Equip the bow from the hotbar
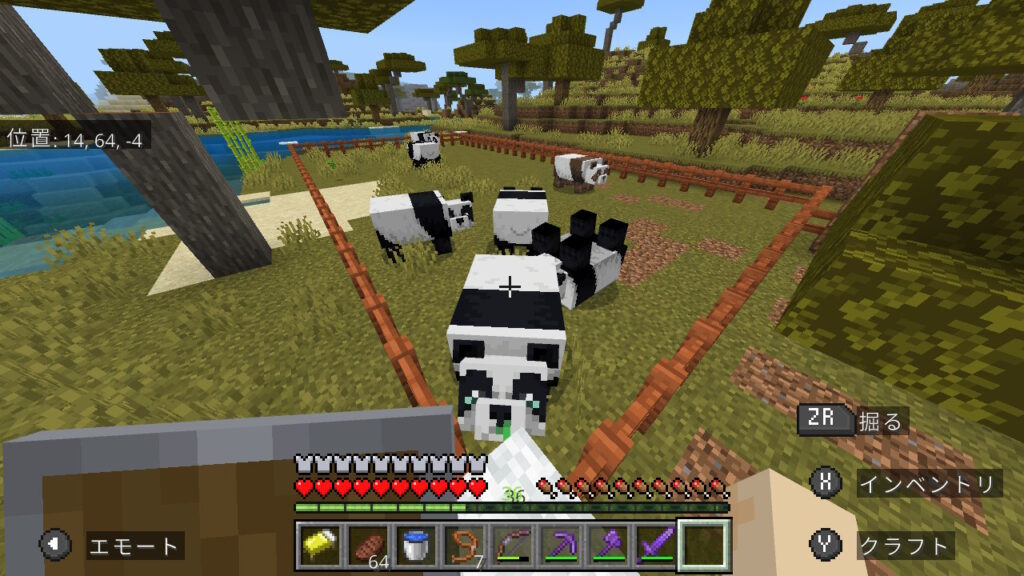 point(511,545)
